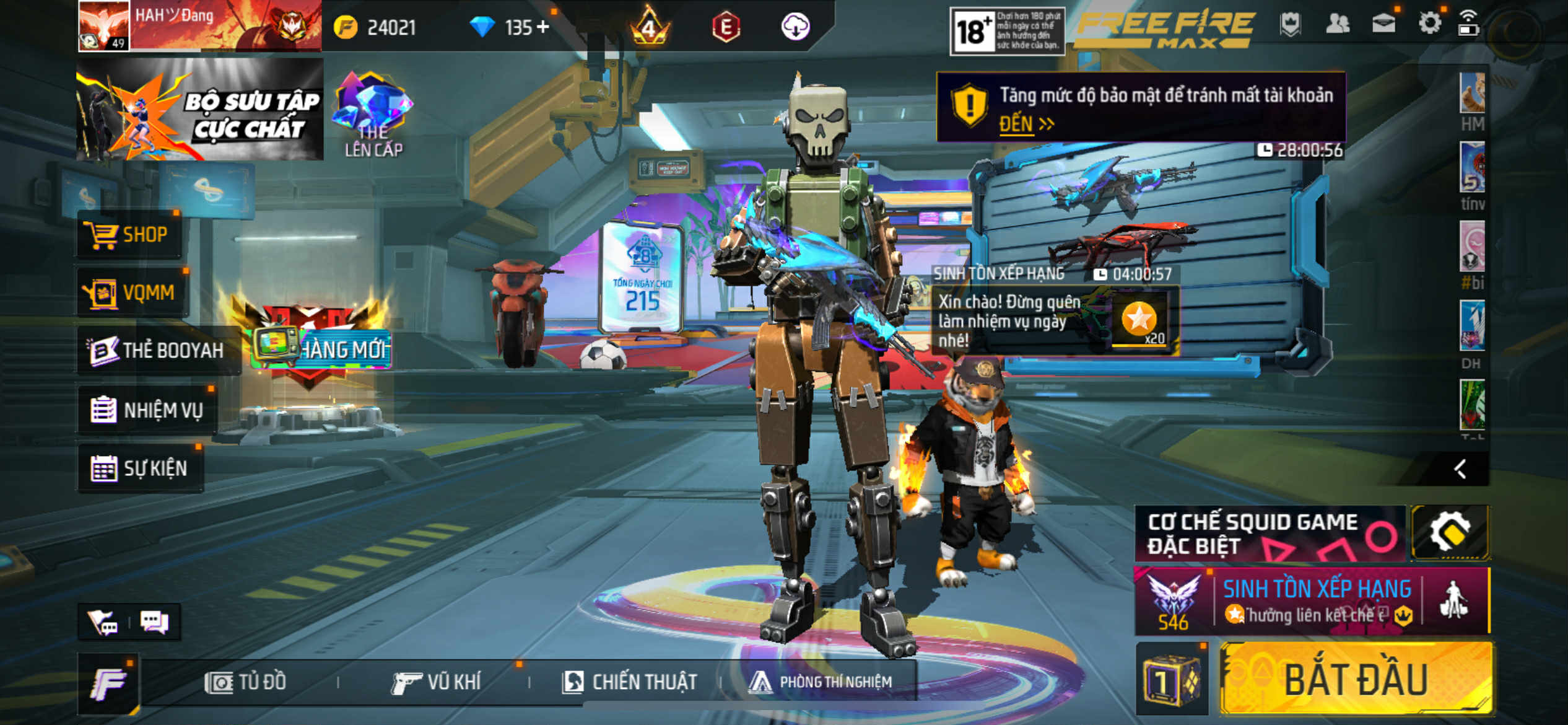Open THẺ BOOYAH pass
This screenshot has width=1568, height=725.
(157, 350)
